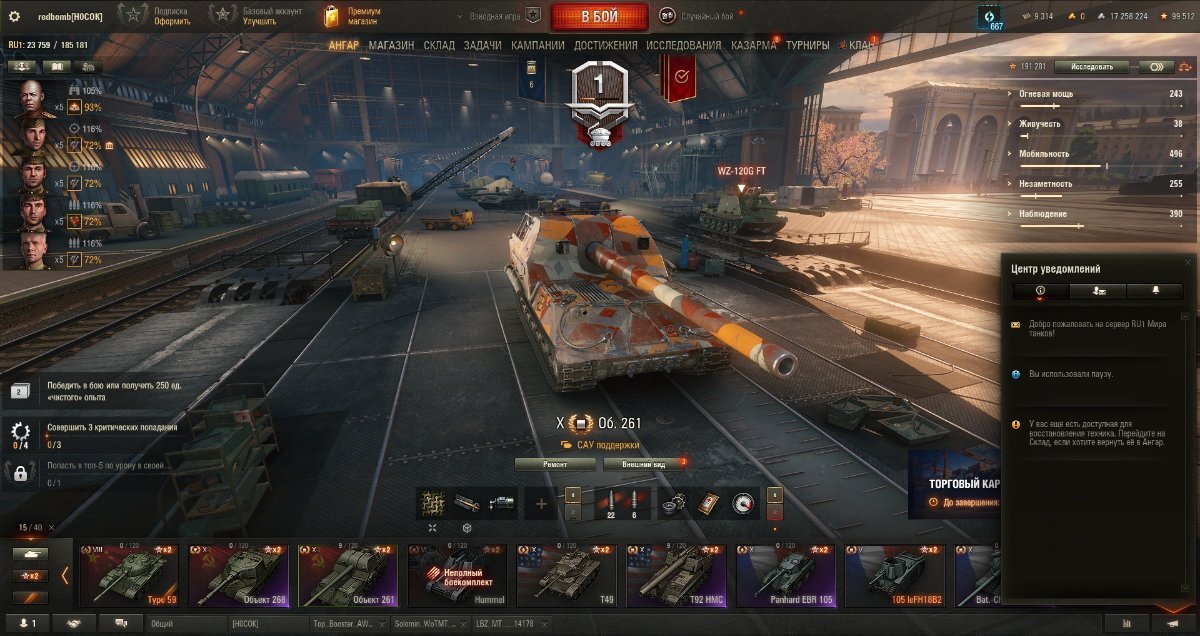Click the Исследовать button
This screenshot has width=1200, height=636.
[1098, 67]
